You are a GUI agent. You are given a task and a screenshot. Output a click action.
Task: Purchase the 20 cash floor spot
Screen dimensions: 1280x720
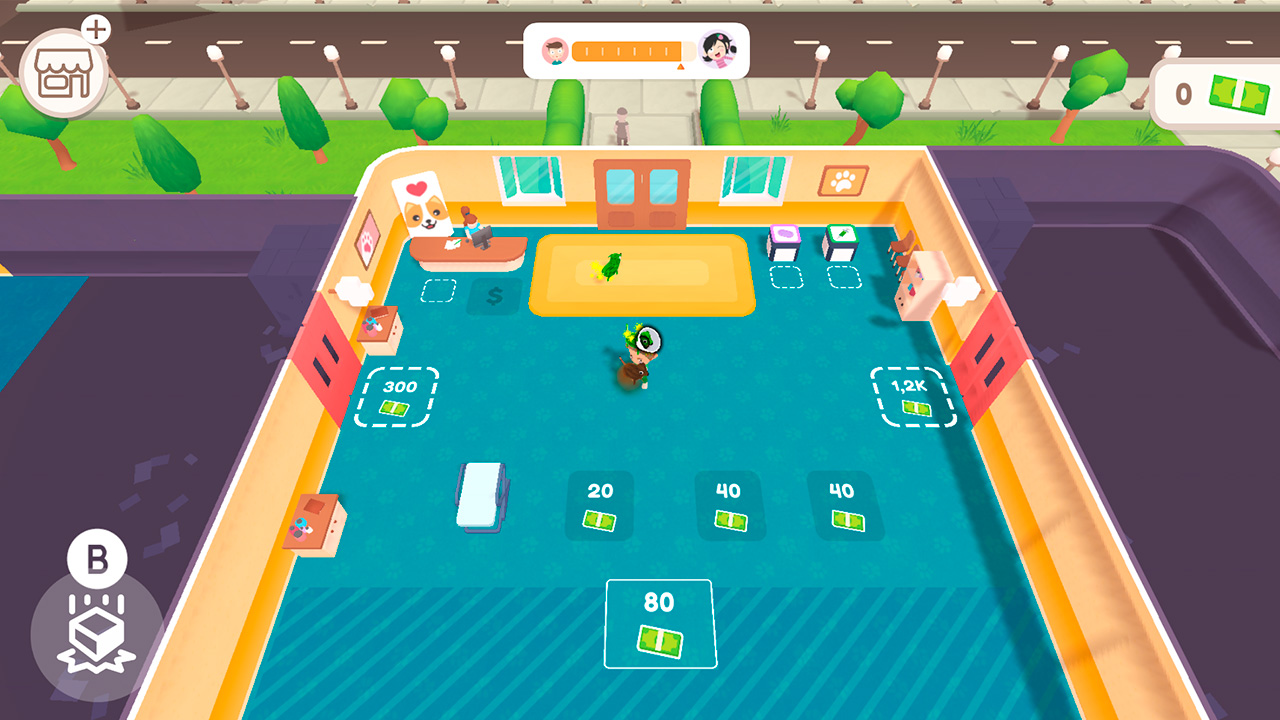click(x=598, y=506)
